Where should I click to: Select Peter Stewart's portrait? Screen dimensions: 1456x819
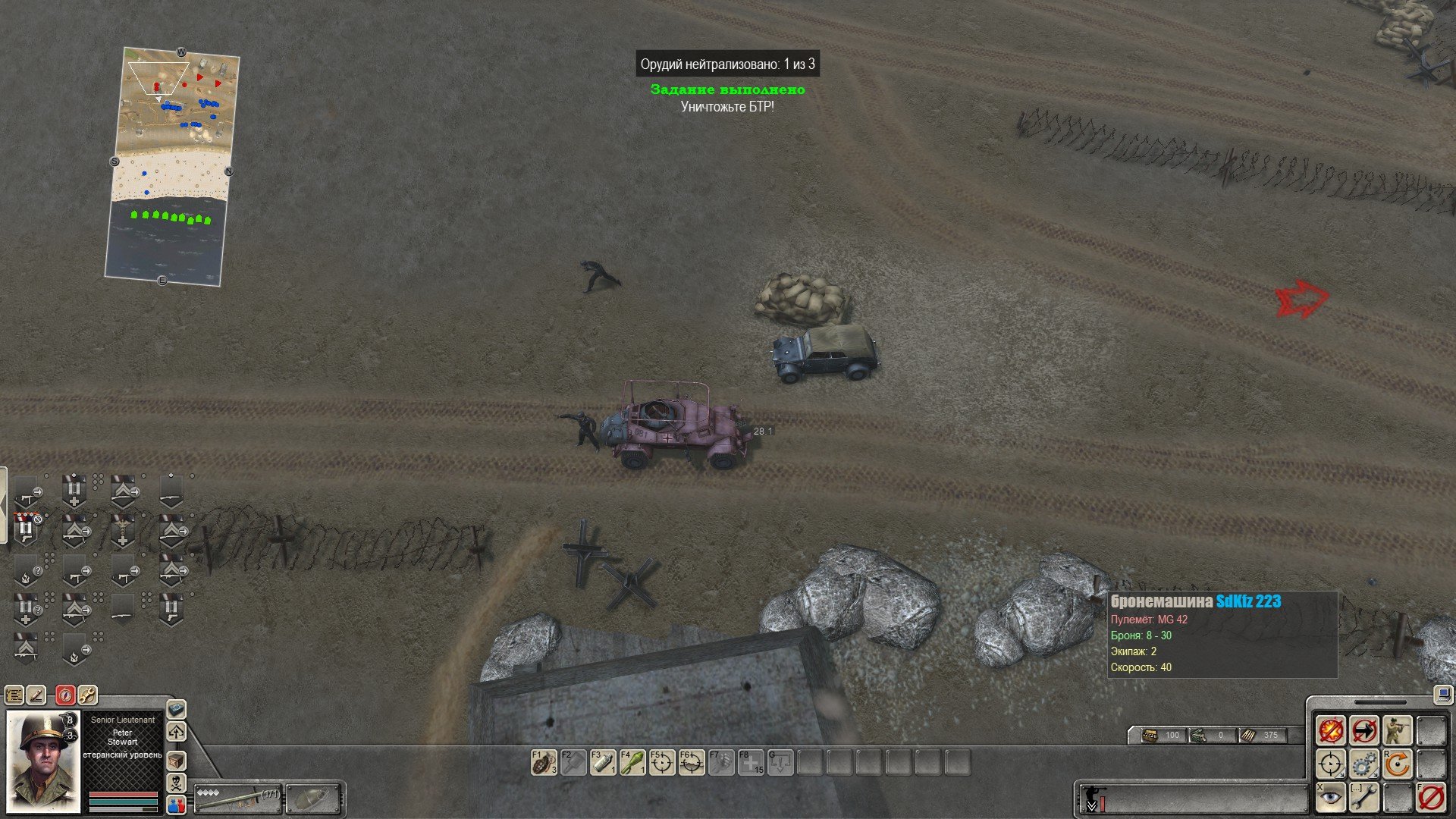click(x=43, y=761)
